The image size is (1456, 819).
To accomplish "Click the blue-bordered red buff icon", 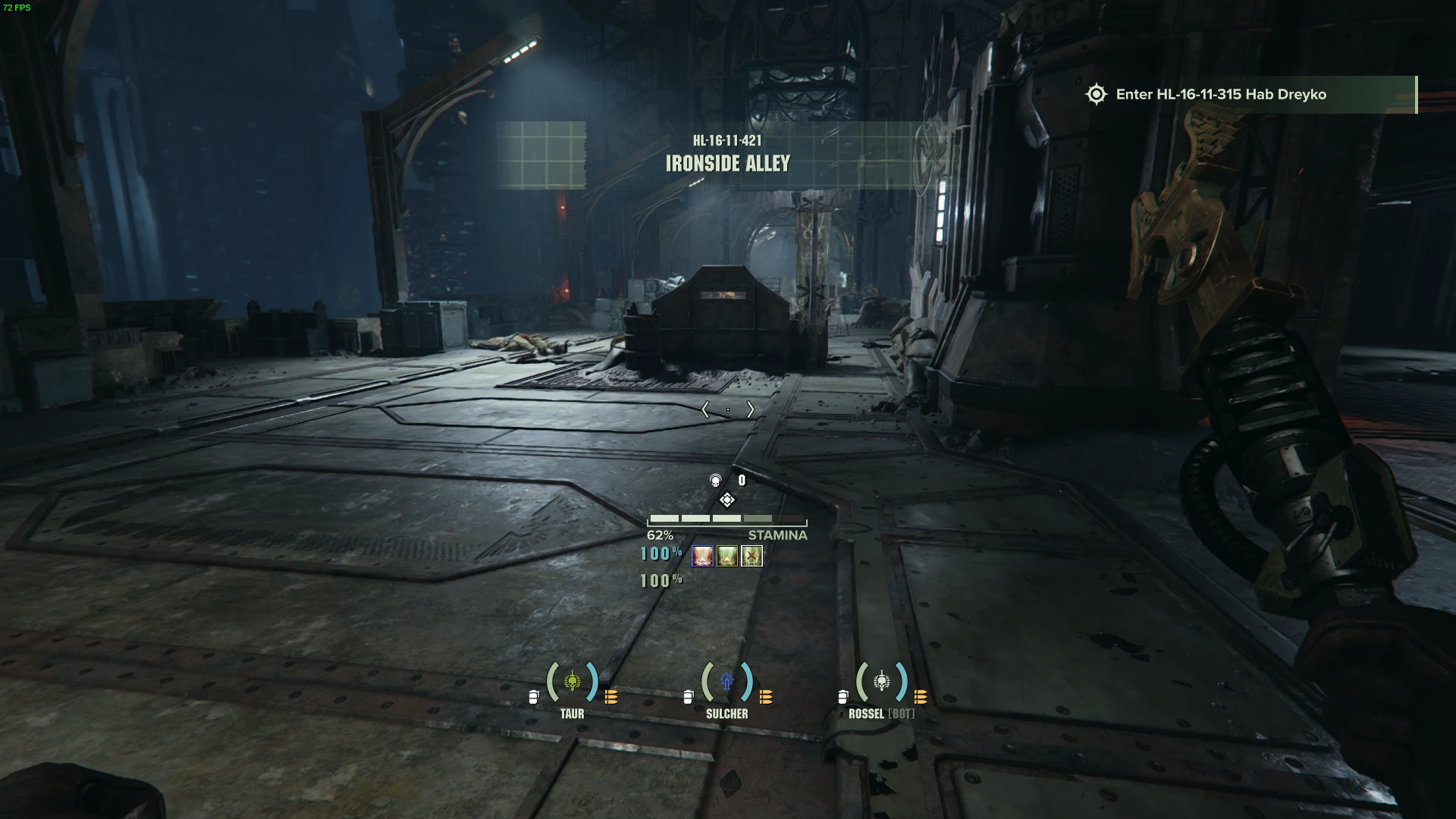I will 703,557.
